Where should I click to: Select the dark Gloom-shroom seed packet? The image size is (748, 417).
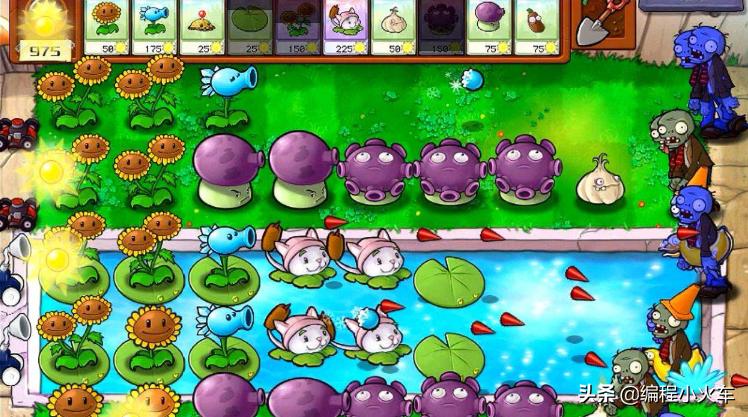441,25
